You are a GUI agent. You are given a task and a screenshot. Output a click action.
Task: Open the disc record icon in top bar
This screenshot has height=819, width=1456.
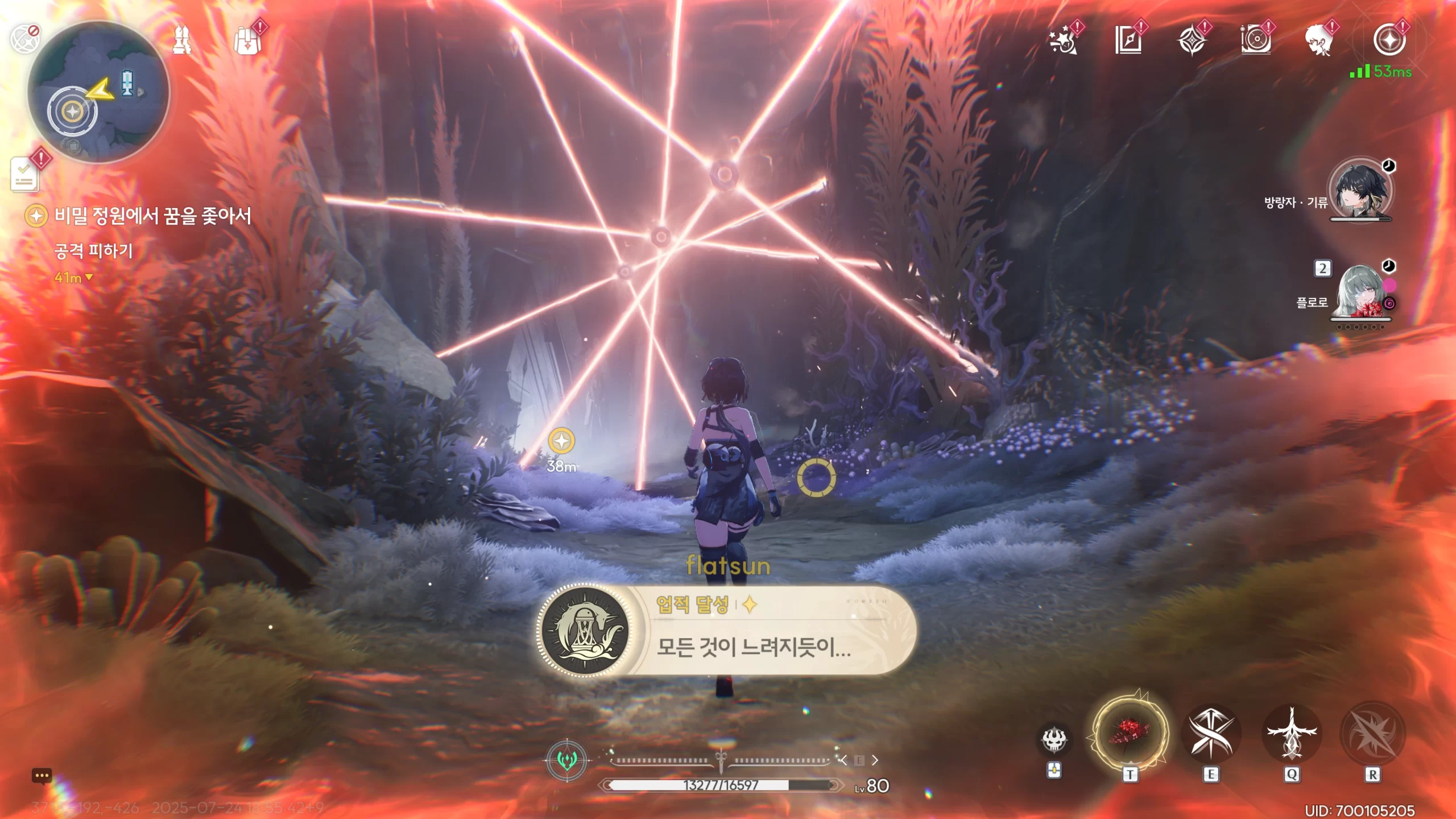click(x=1255, y=41)
